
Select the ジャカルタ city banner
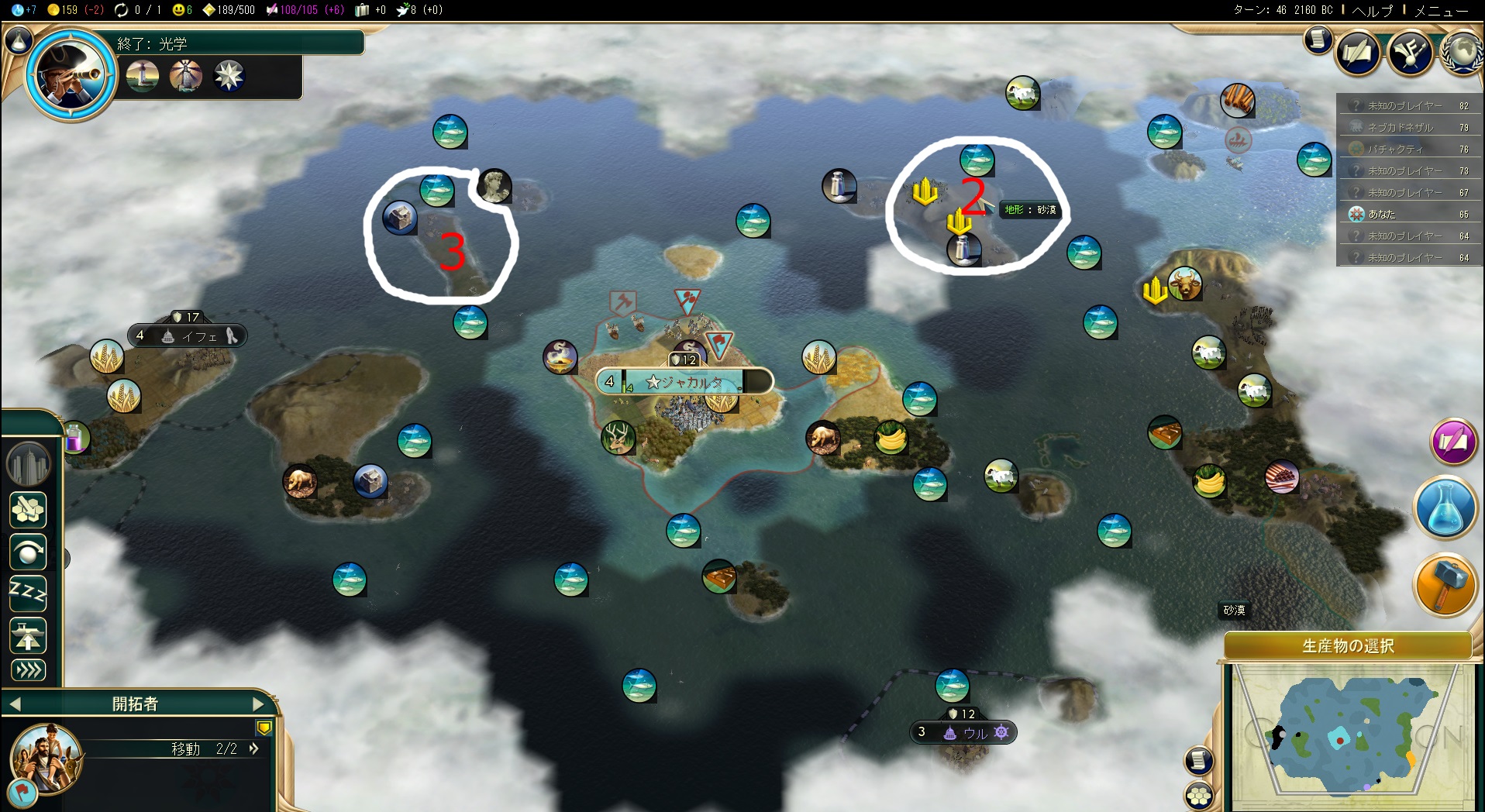(684, 382)
